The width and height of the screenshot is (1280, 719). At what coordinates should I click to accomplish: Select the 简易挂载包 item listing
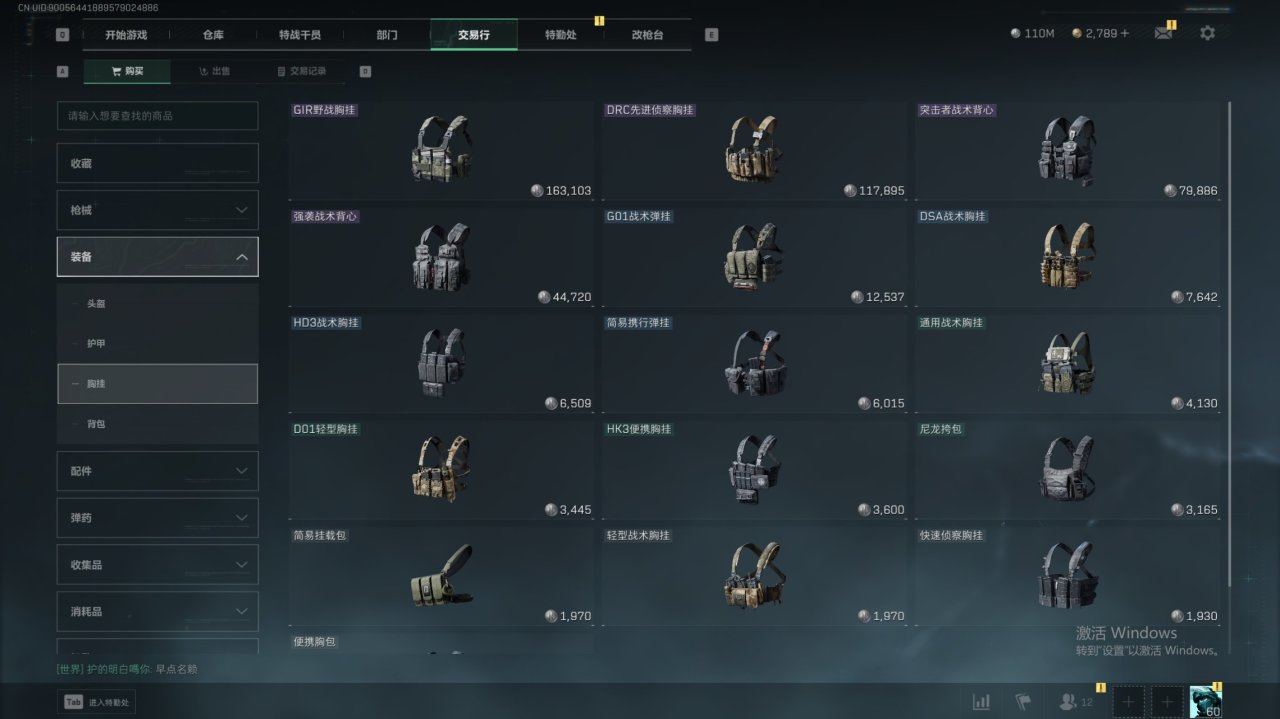tap(441, 576)
